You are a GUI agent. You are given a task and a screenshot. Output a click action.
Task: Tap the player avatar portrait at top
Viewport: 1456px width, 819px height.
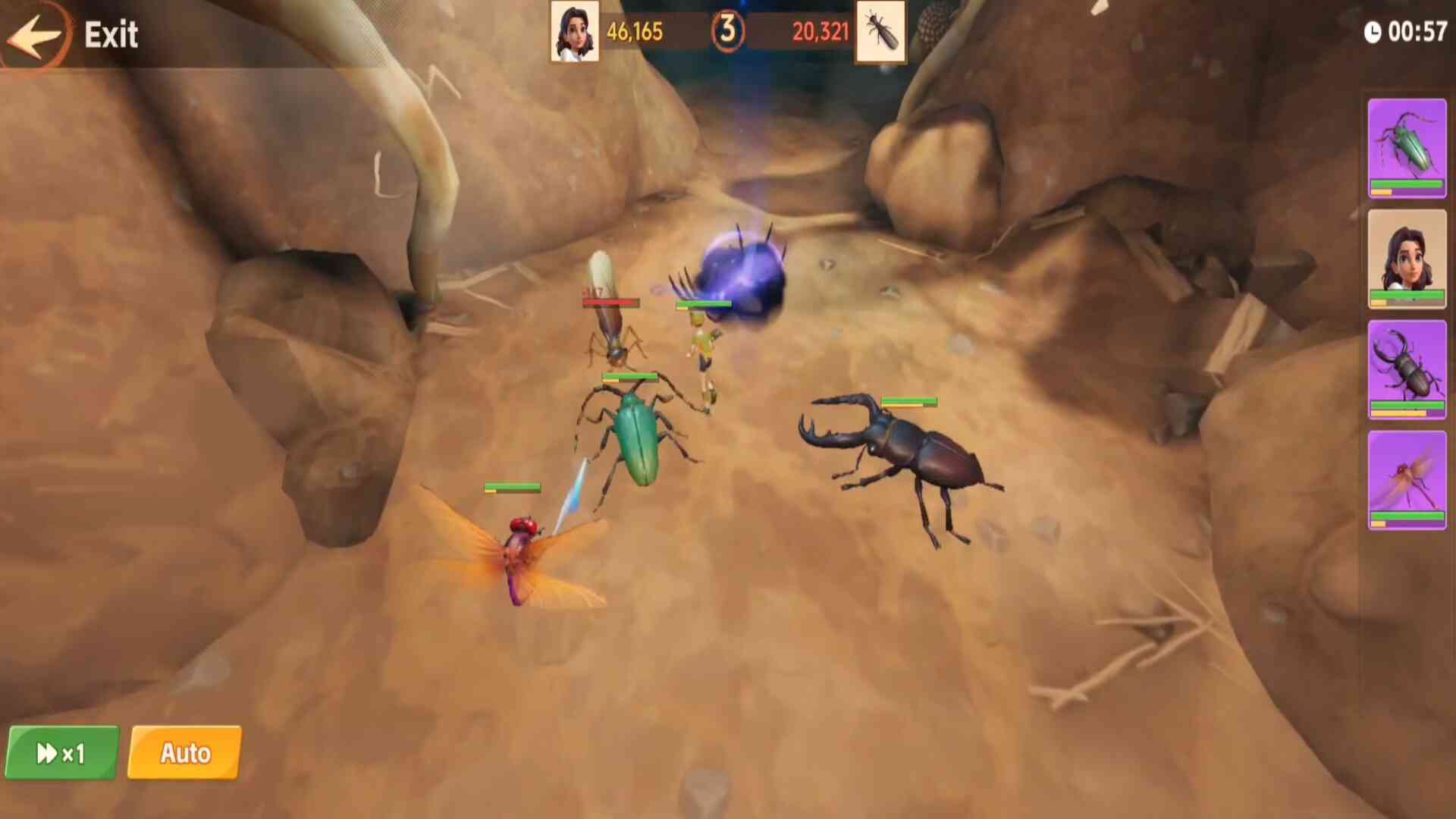pos(574,32)
